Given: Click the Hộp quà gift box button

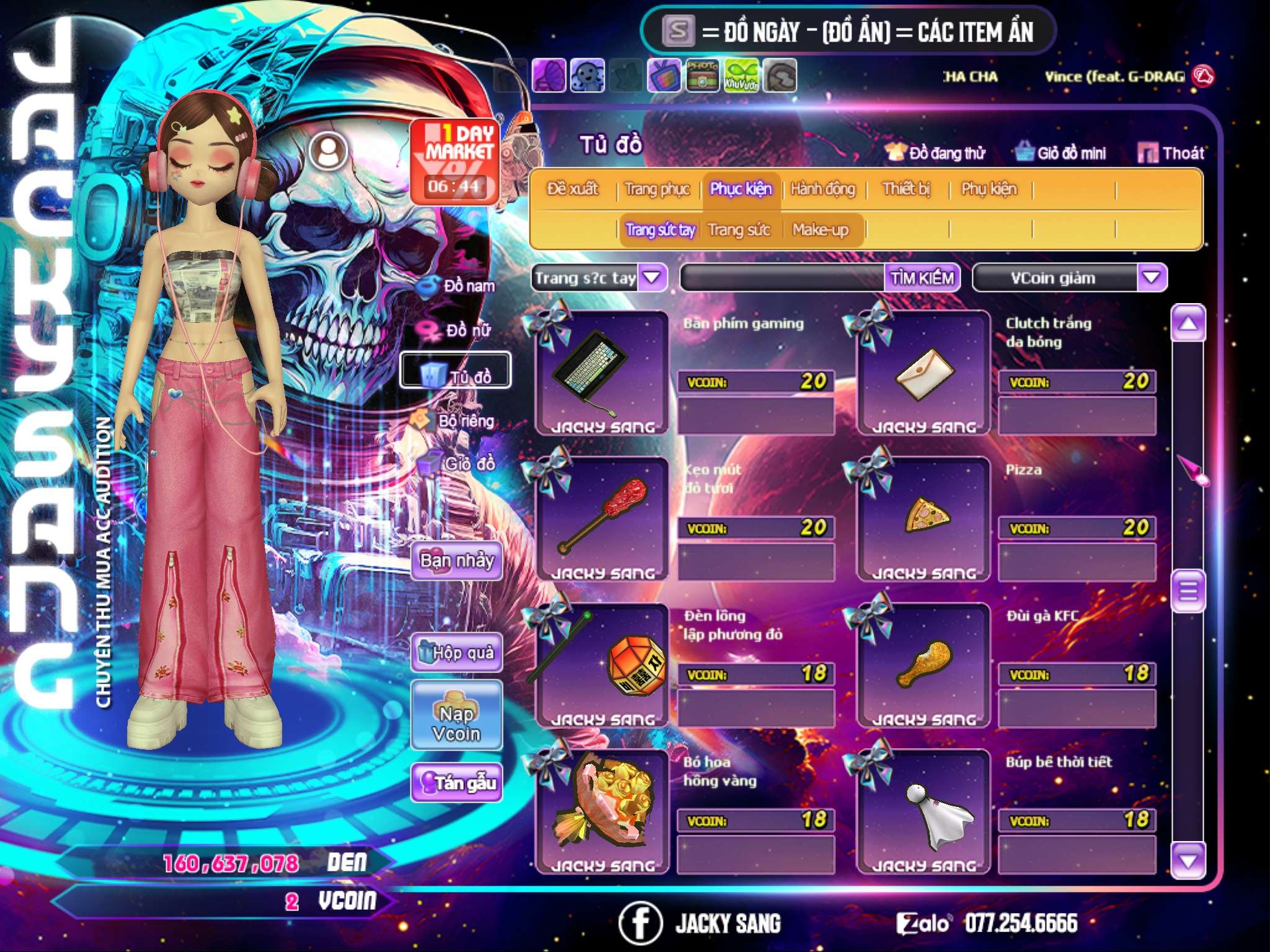Looking at the screenshot, I should point(456,652).
